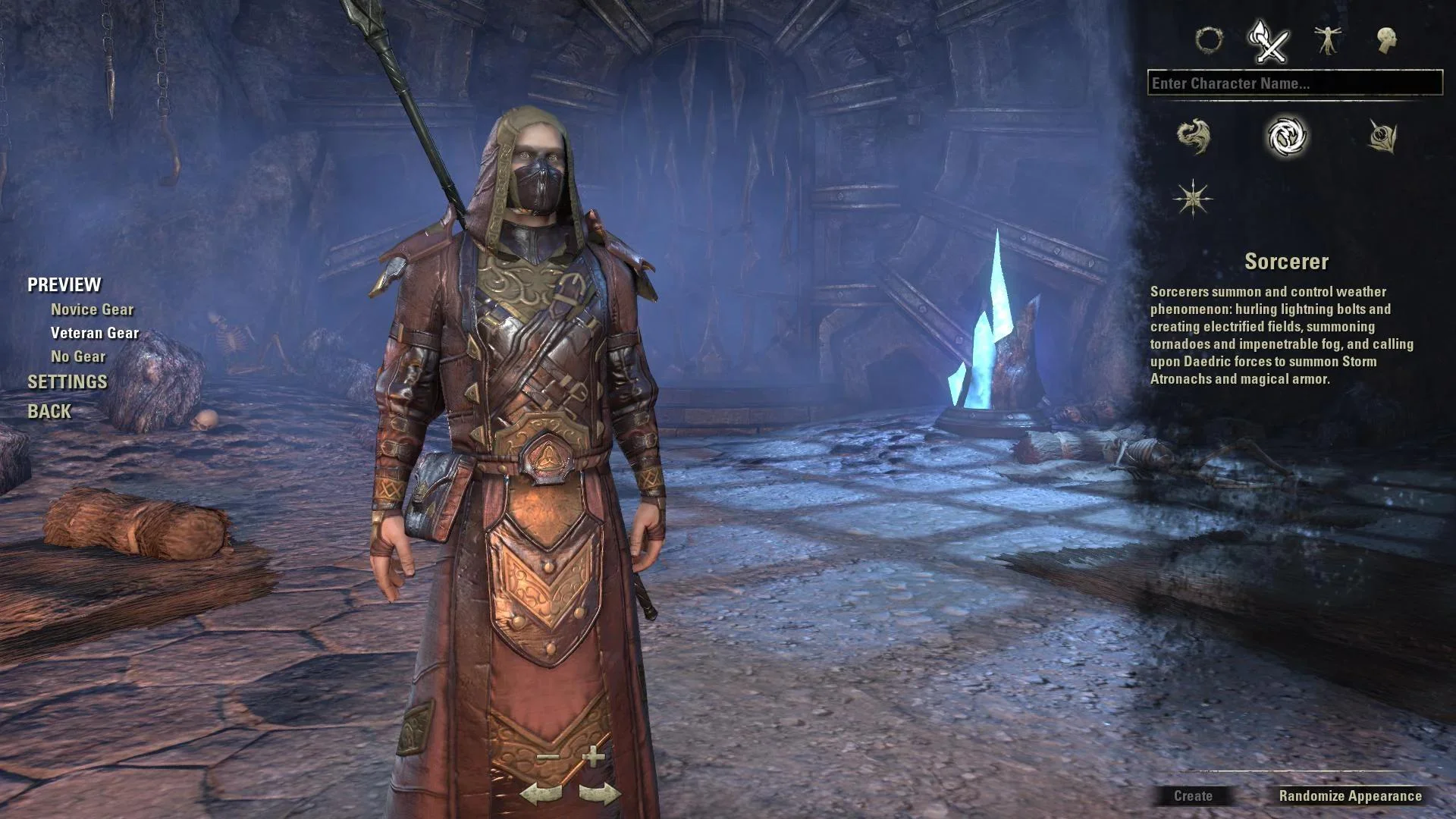Choose the Veteran Gear preview option
The height and width of the screenshot is (819, 1456).
click(x=95, y=333)
